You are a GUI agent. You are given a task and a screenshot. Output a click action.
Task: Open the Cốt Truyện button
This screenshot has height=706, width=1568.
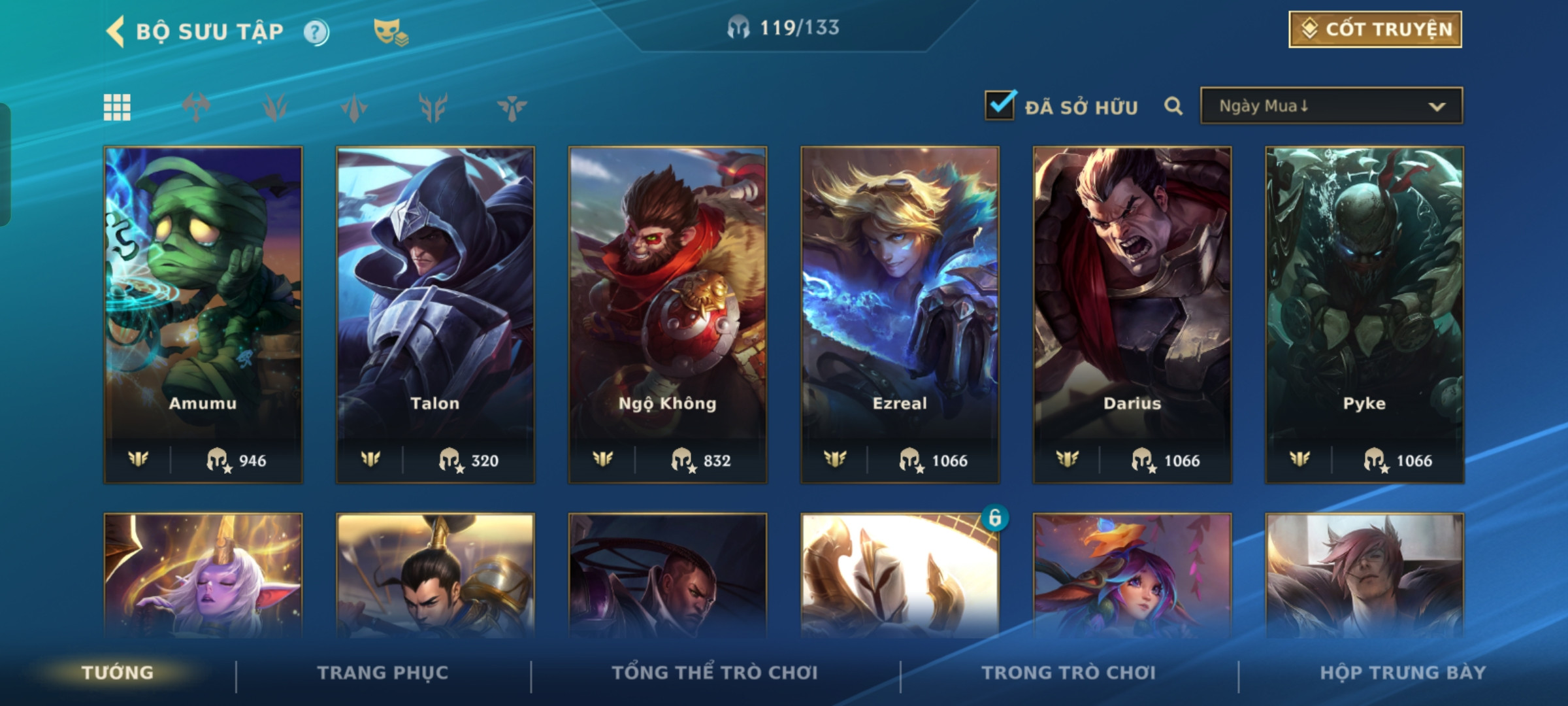[1375, 29]
